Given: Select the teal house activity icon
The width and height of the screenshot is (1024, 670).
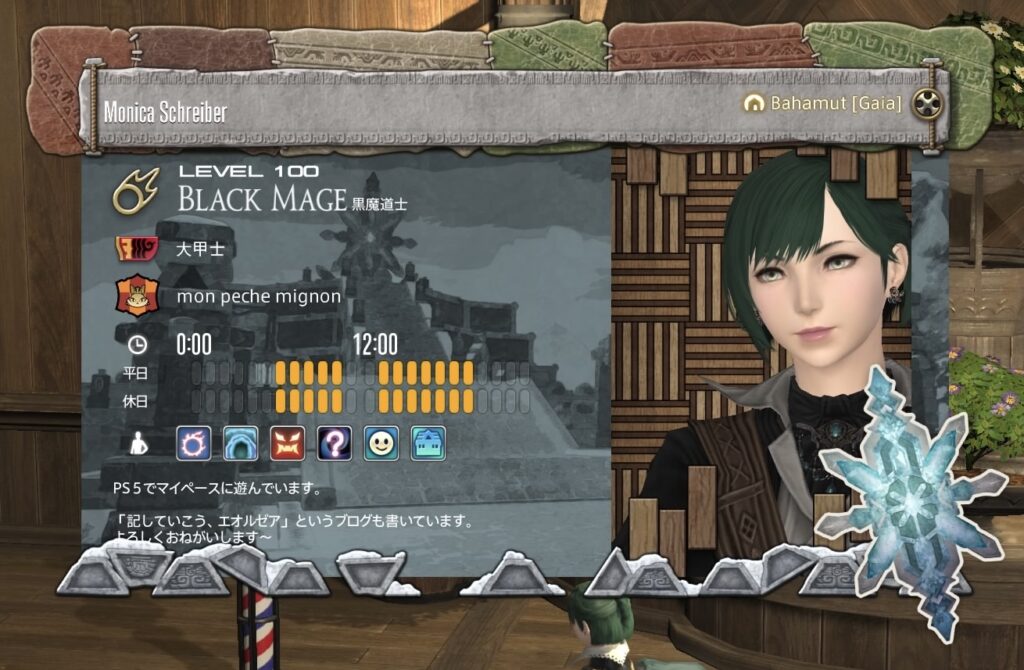Looking at the screenshot, I should coord(428,443).
